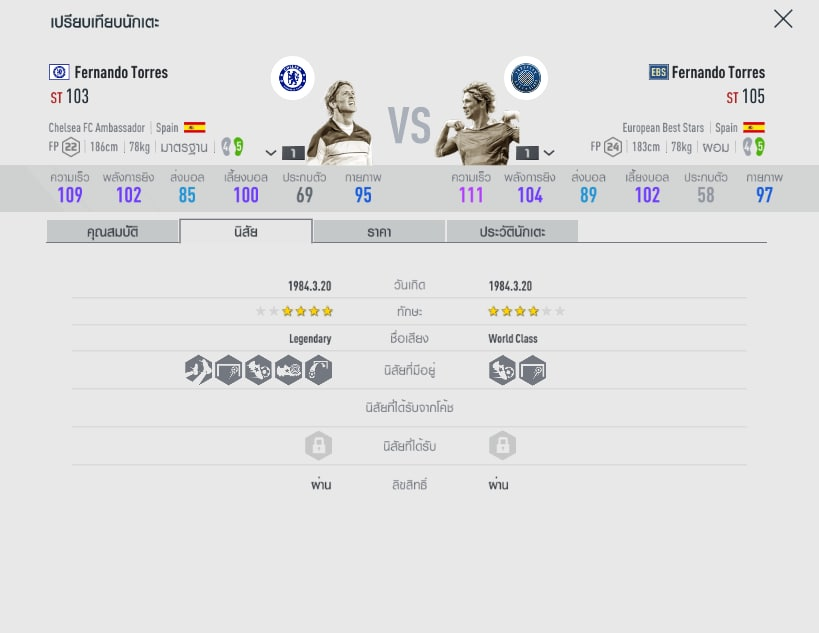819x633 pixels.
Task: Open the ราคา tab
Action: (379, 232)
